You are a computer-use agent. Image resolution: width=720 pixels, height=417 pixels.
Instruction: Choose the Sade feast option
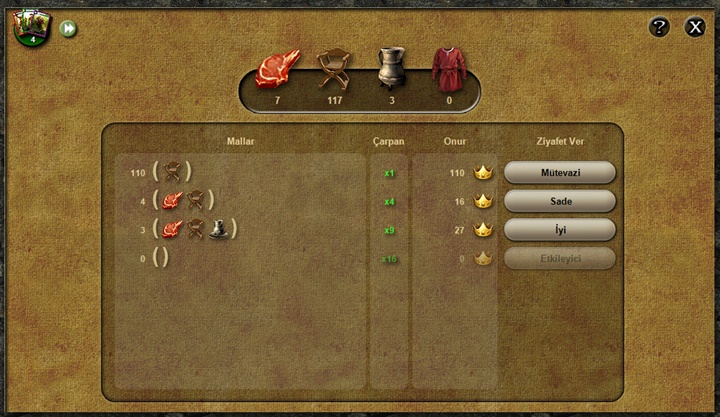560,201
